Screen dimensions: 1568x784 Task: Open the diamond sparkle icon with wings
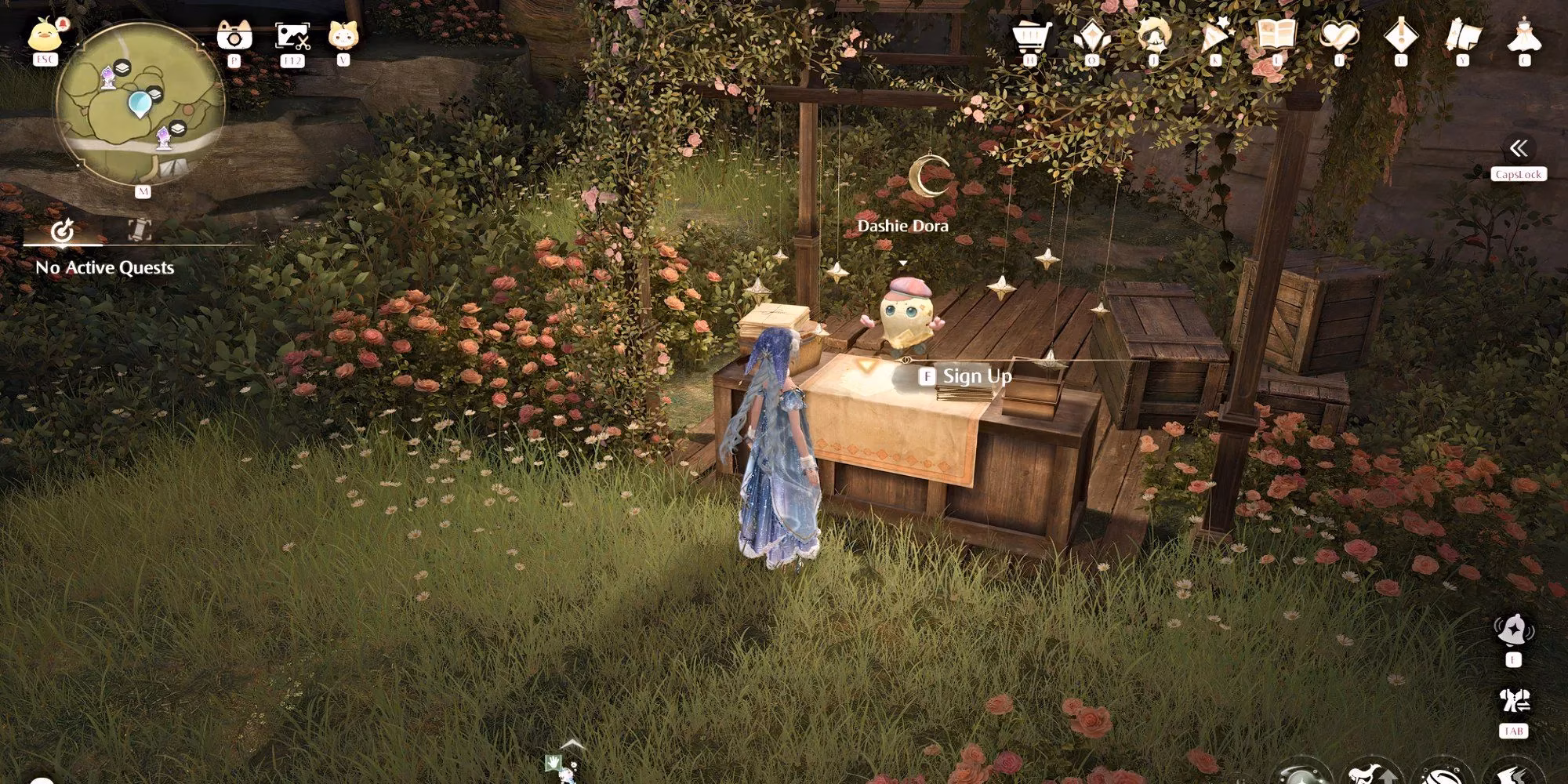pyautogui.click(x=1091, y=36)
